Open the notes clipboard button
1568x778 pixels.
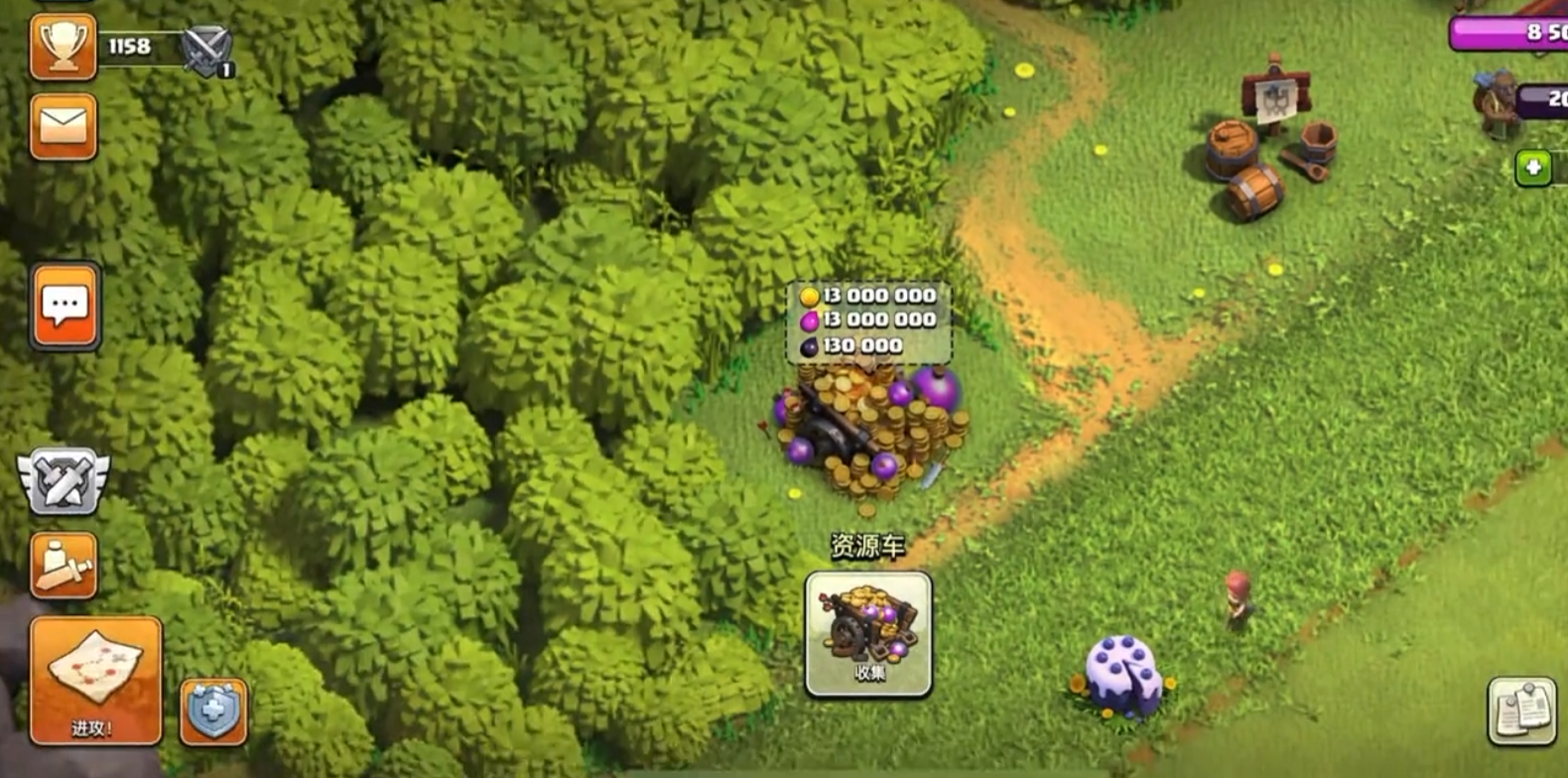[x=1521, y=710]
